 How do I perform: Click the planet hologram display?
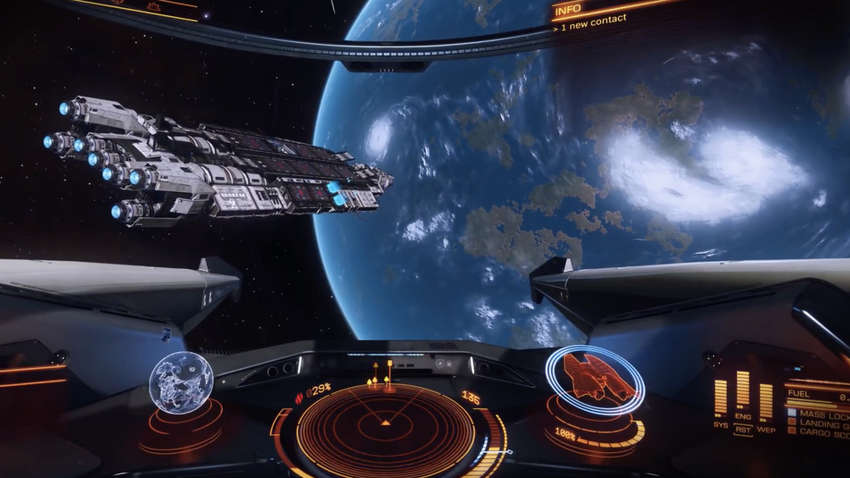(x=181, y=382)
